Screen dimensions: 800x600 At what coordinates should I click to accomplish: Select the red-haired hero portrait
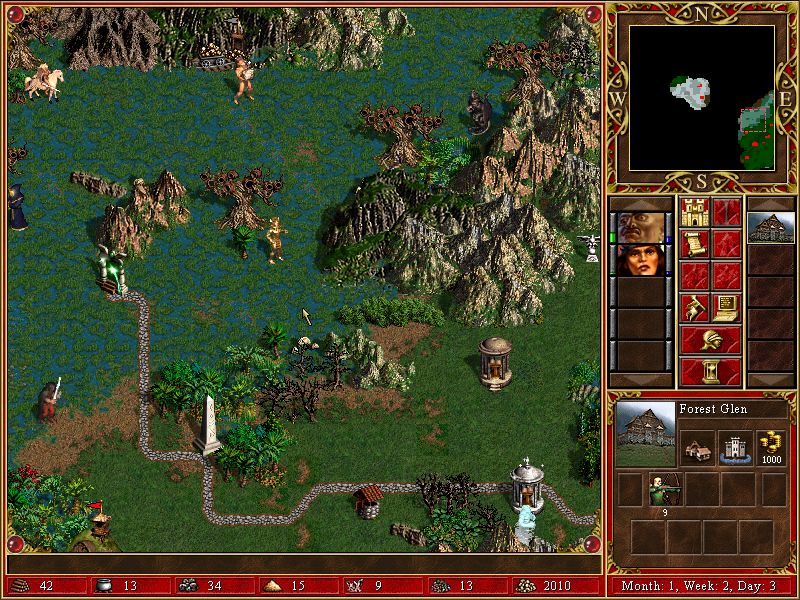(x=637, y=259)
